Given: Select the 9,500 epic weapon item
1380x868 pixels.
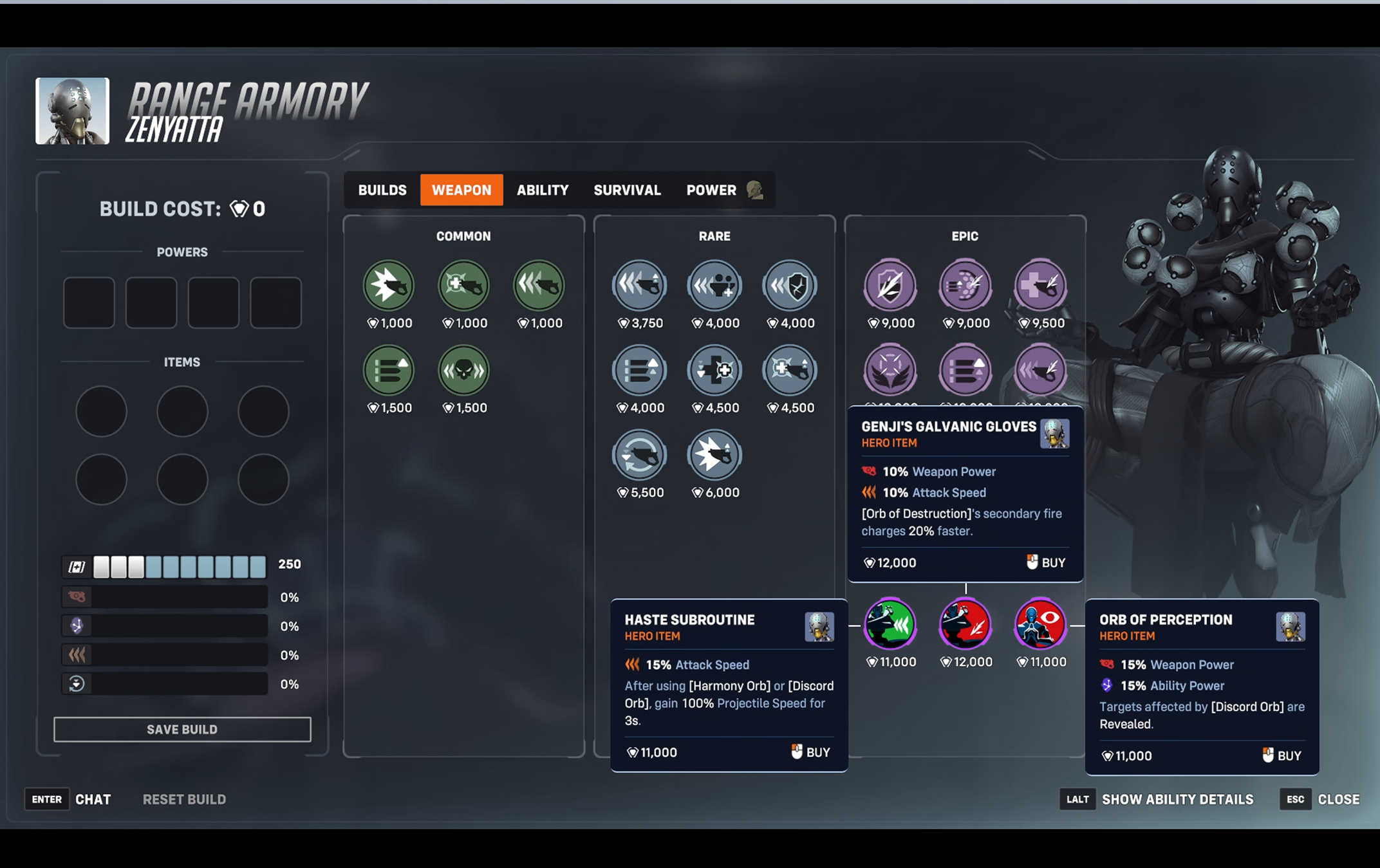Looking at the screenshot, I should point(1040,286).
